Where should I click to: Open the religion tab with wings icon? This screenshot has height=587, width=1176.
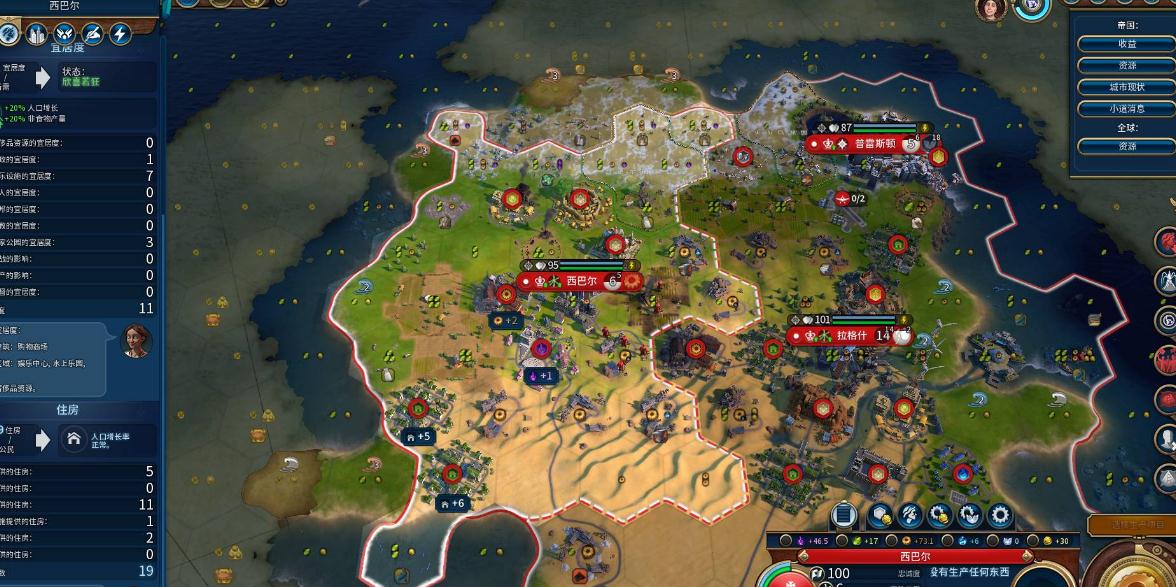coord(65,34)
